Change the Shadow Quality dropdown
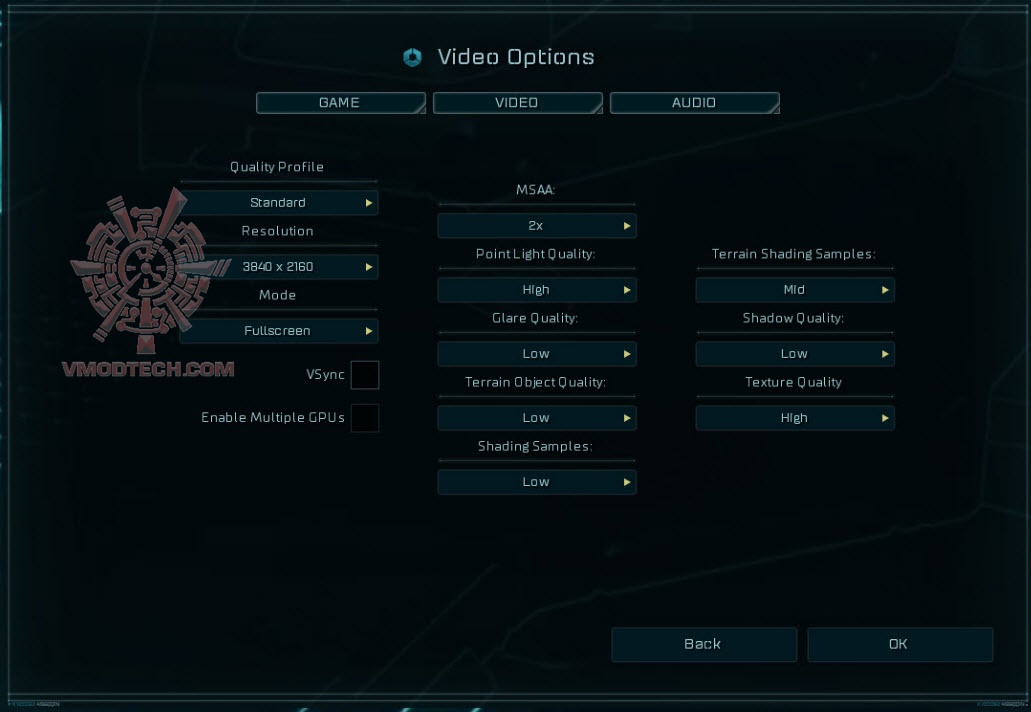1031x712 pixels. pyautogui.click(x=795, y=354)
